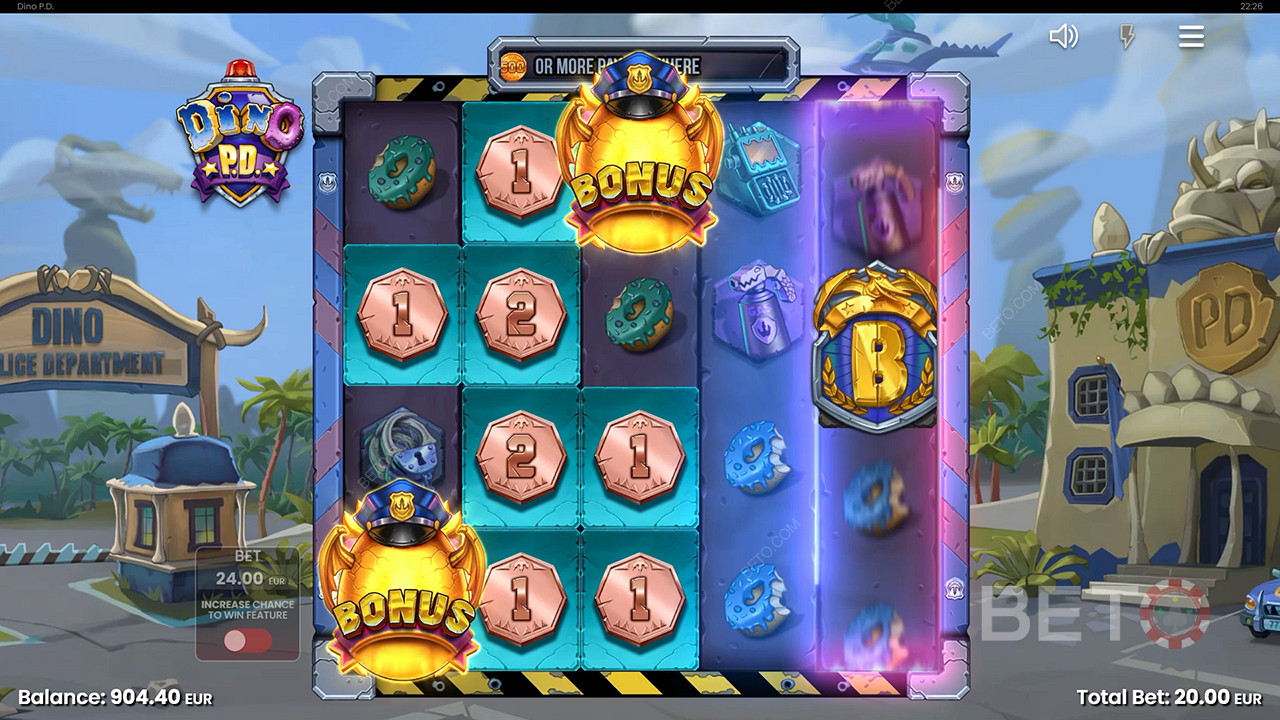1280x720 pixels.
Task: Mute the sound with the speaker icon
Action: click(x=1063, y=37)
